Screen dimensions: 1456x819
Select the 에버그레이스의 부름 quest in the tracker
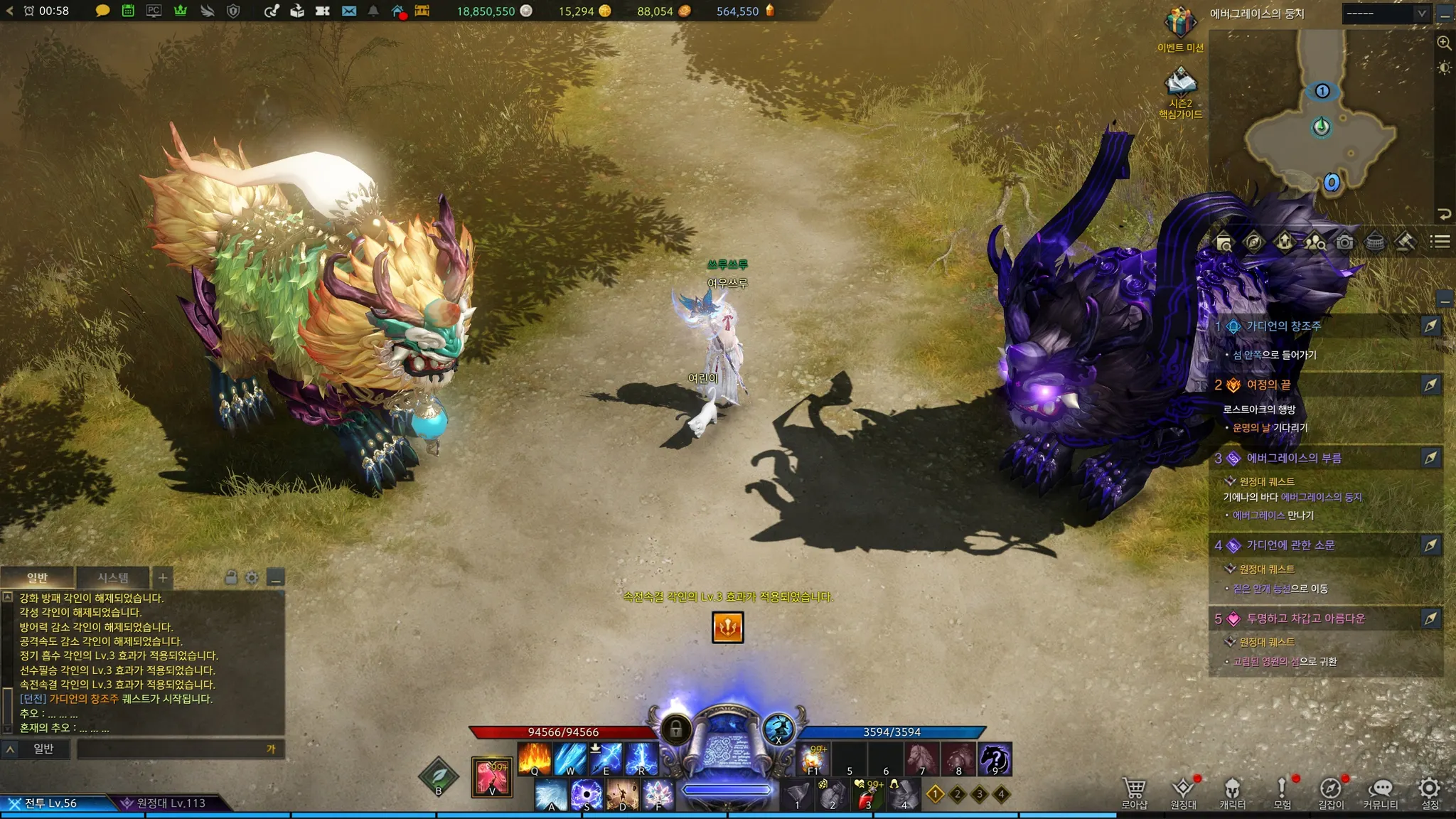(1294, 458)
